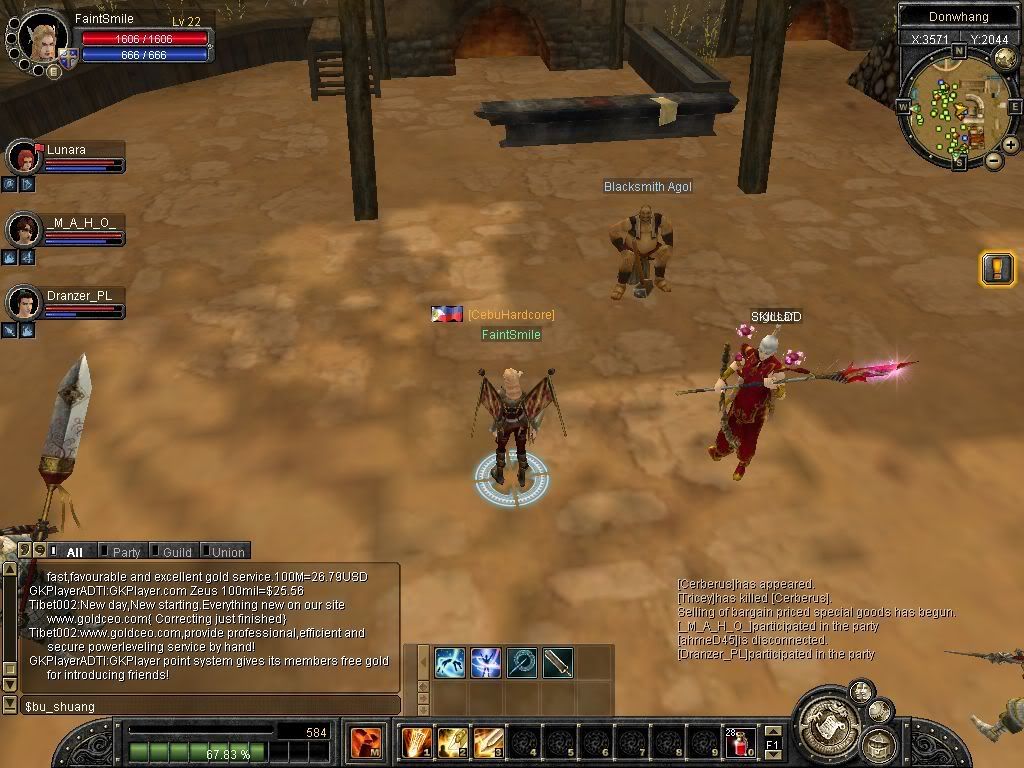Show the All chat tab
The height and width of the screenshot is (768, 1024).
(74, 552)
